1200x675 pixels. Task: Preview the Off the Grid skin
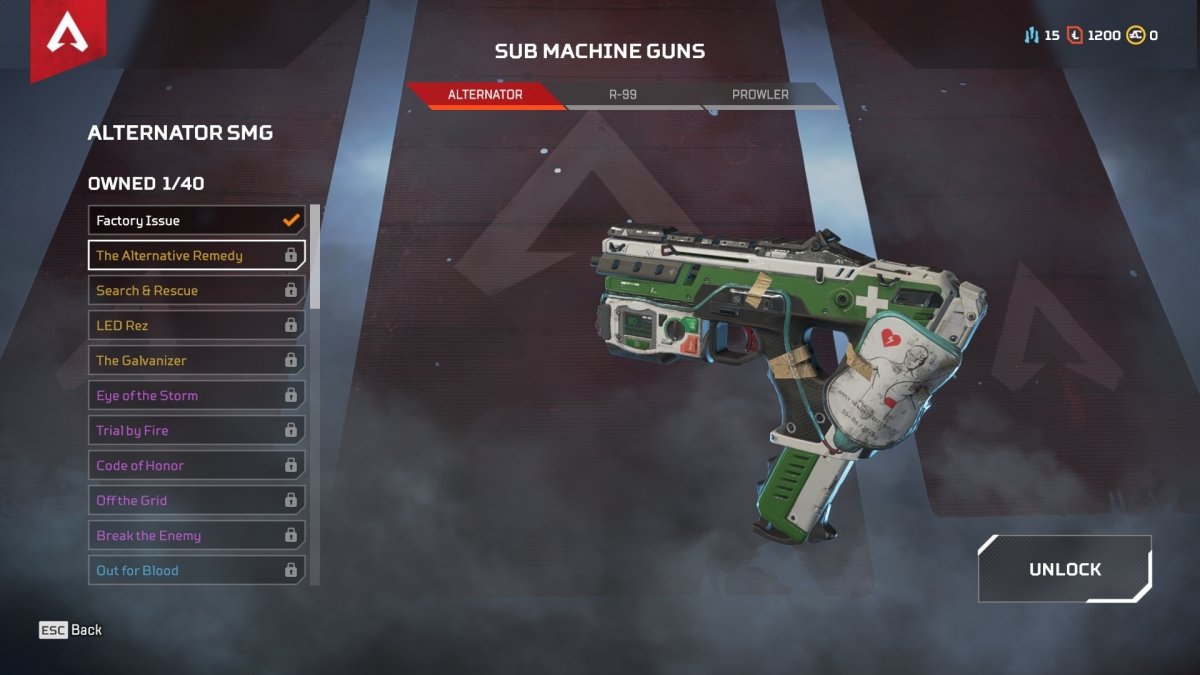196,500
